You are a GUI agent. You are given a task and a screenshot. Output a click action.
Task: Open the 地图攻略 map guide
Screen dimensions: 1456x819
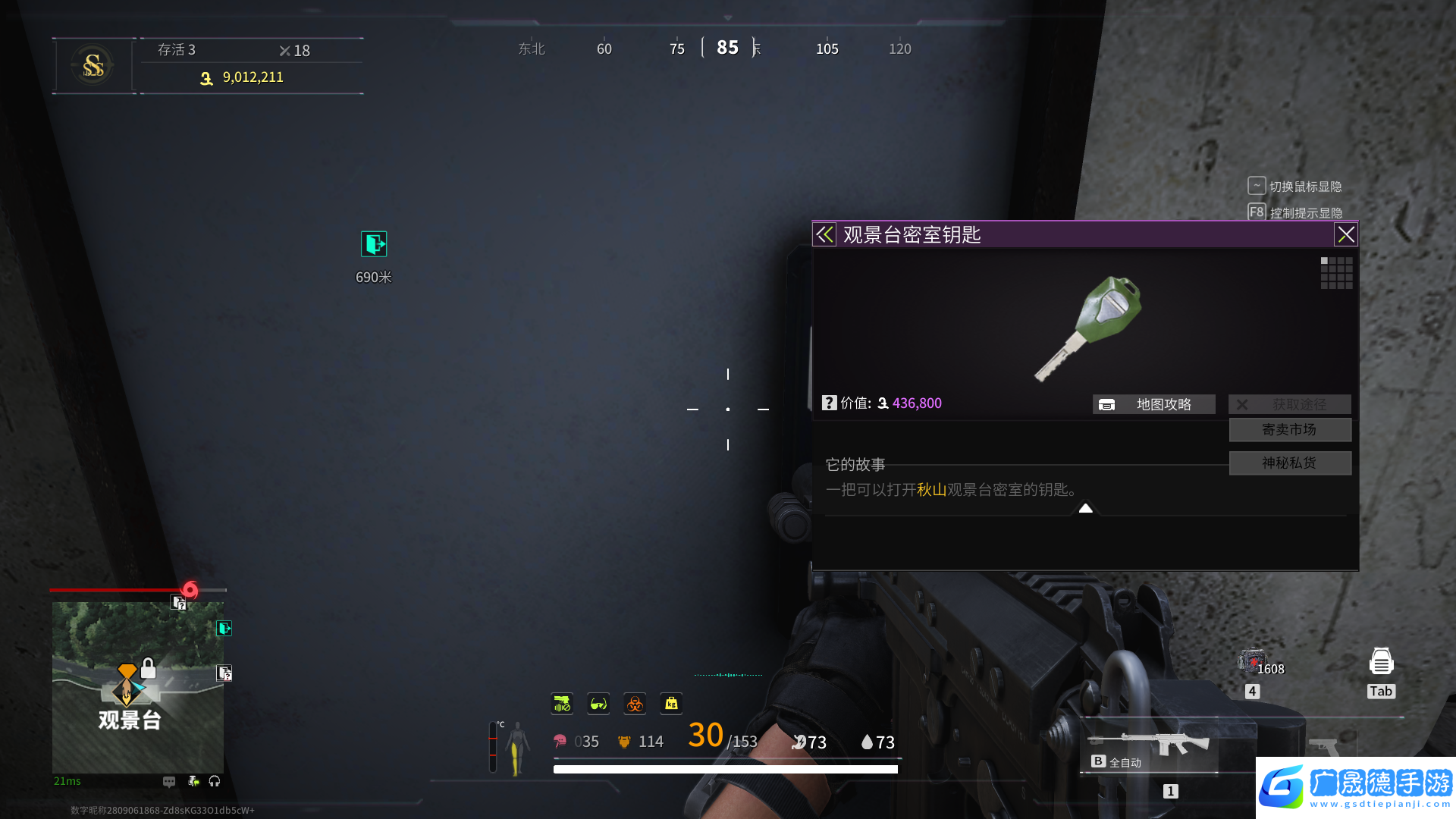pyautogui.click(x=1153, y=404)
